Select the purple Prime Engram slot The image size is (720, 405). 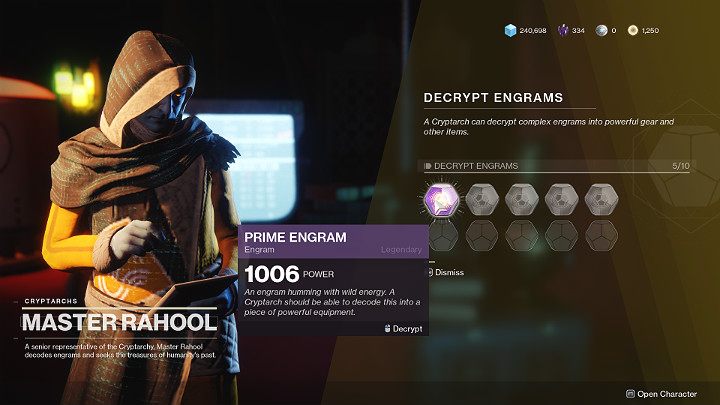(x=441, y=197)
